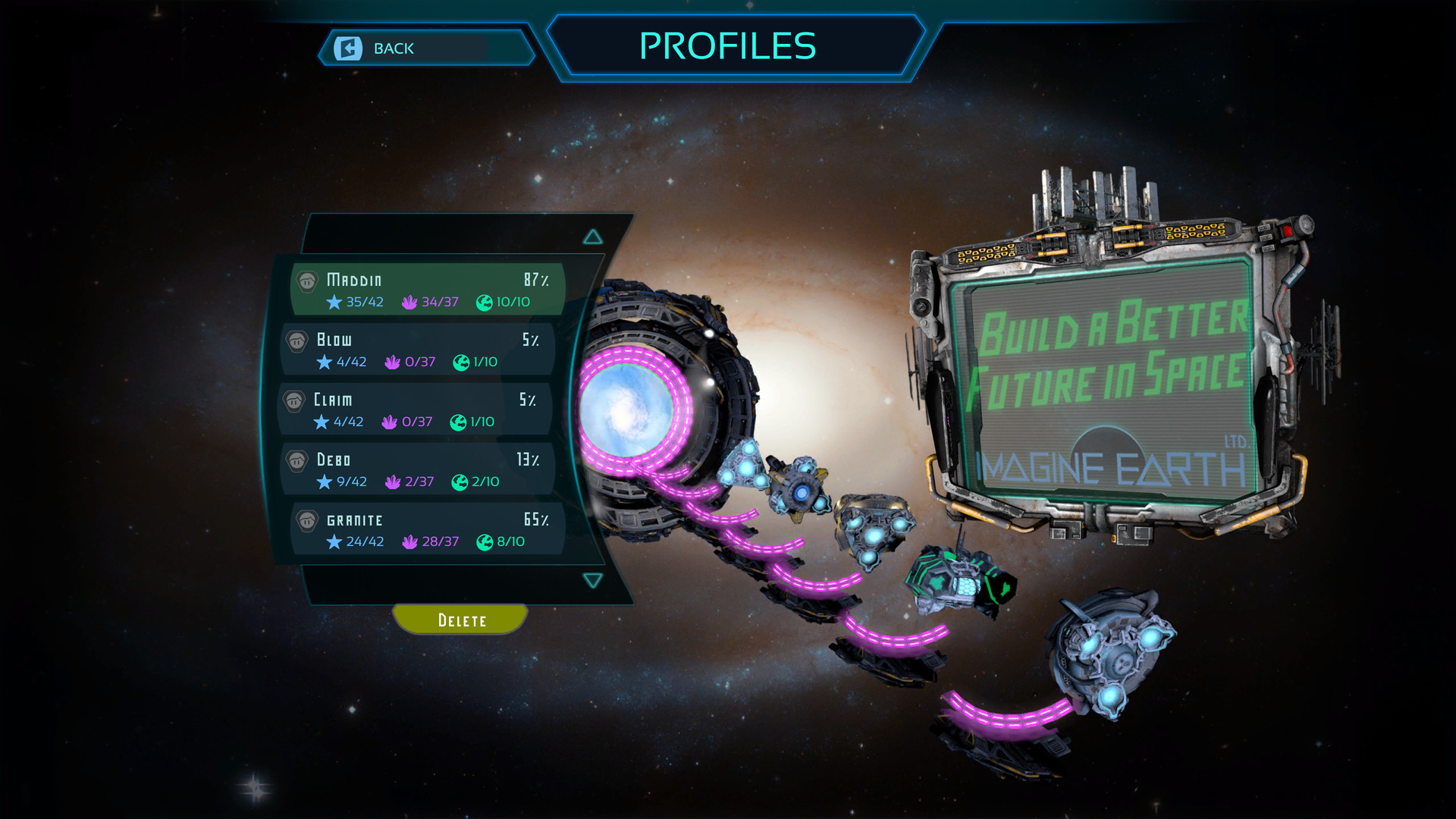The height and width of the screenshot is (819, 1456).
Task: Select the Maddin profile row
Action: click(427, 290)
